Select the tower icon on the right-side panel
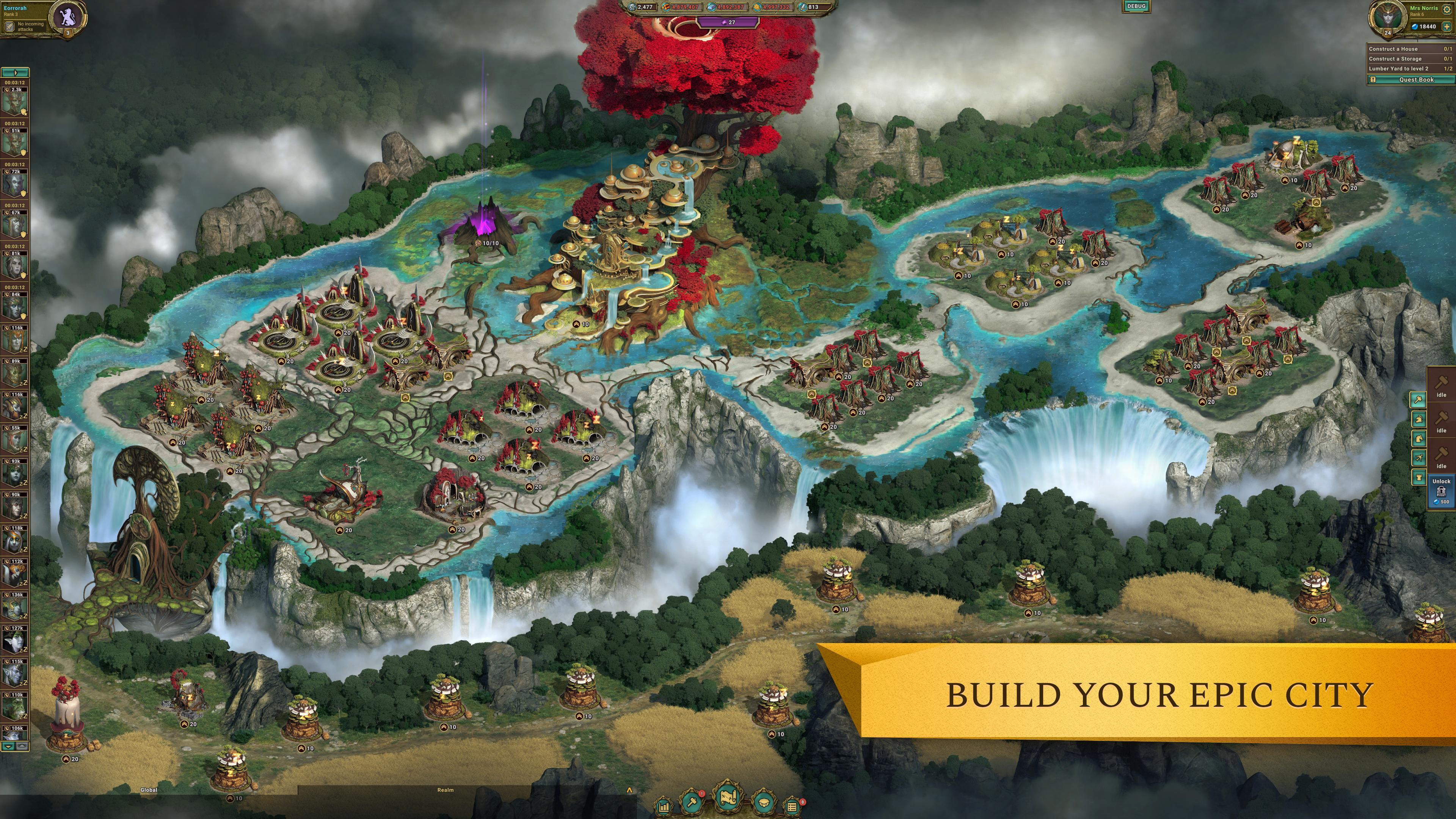Image resolution: width=1456 pixels, height=819 pixels. 1419,477
